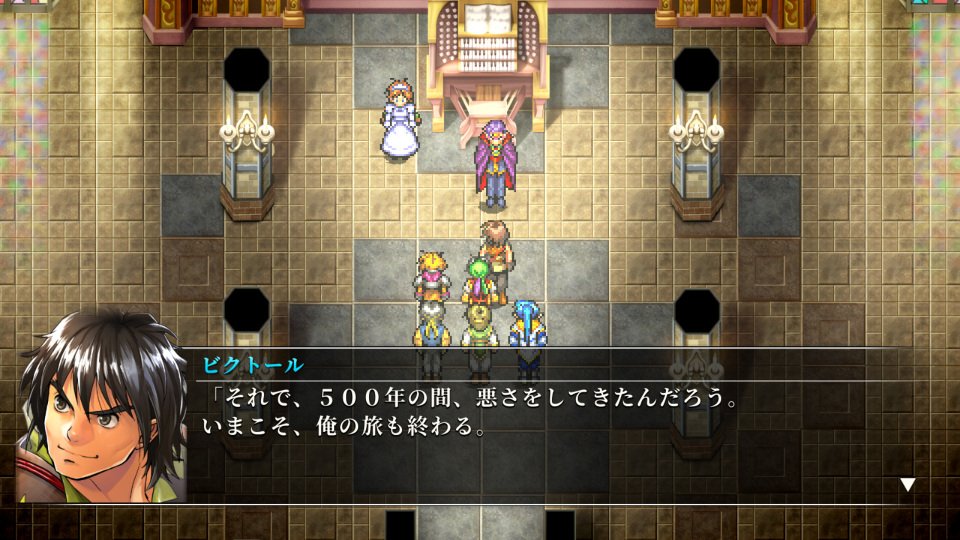
Task: Advance dialogue with the white arrow indicator
Action: click(907, 484)
